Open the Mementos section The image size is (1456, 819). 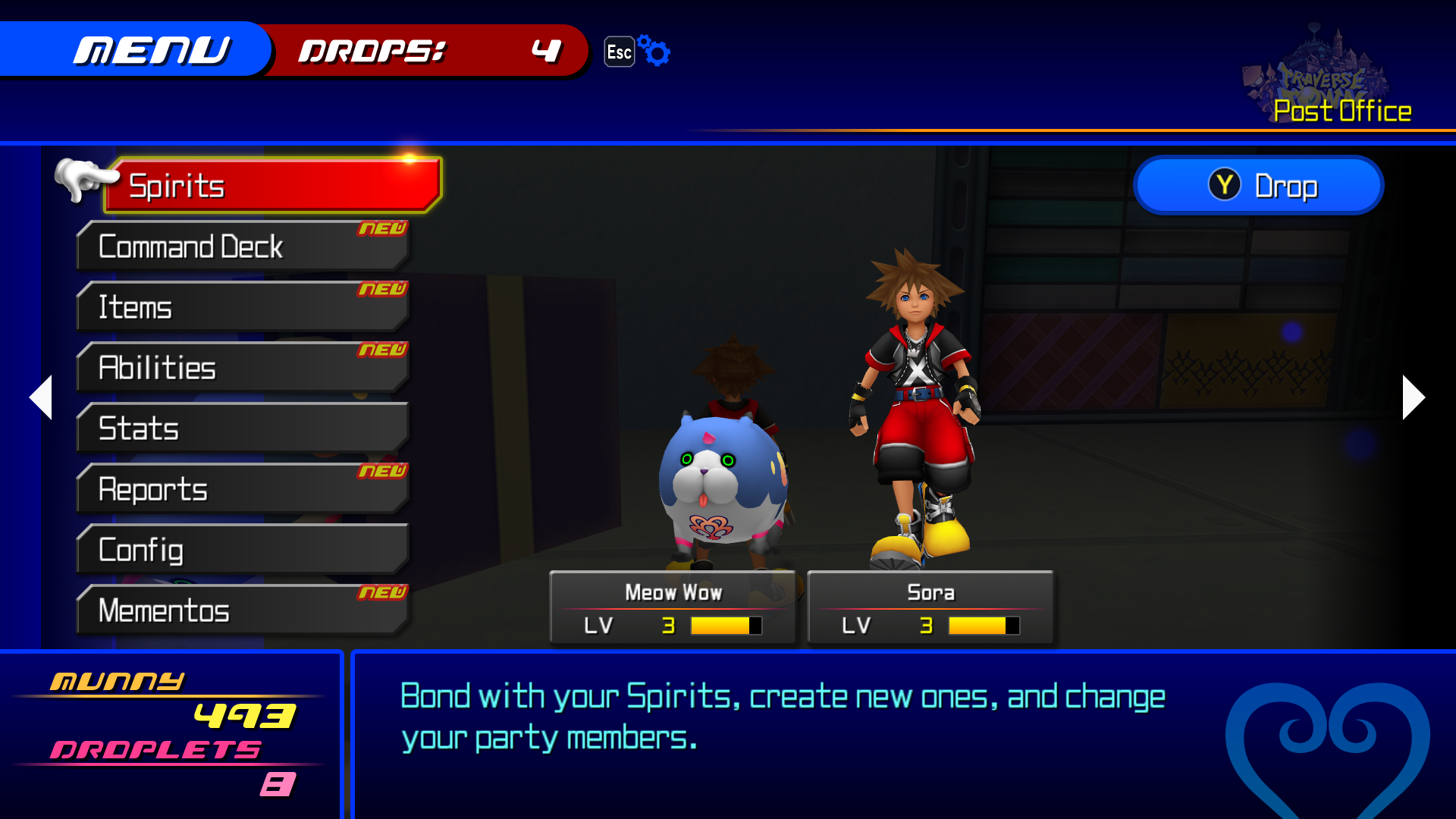(243, 610)
